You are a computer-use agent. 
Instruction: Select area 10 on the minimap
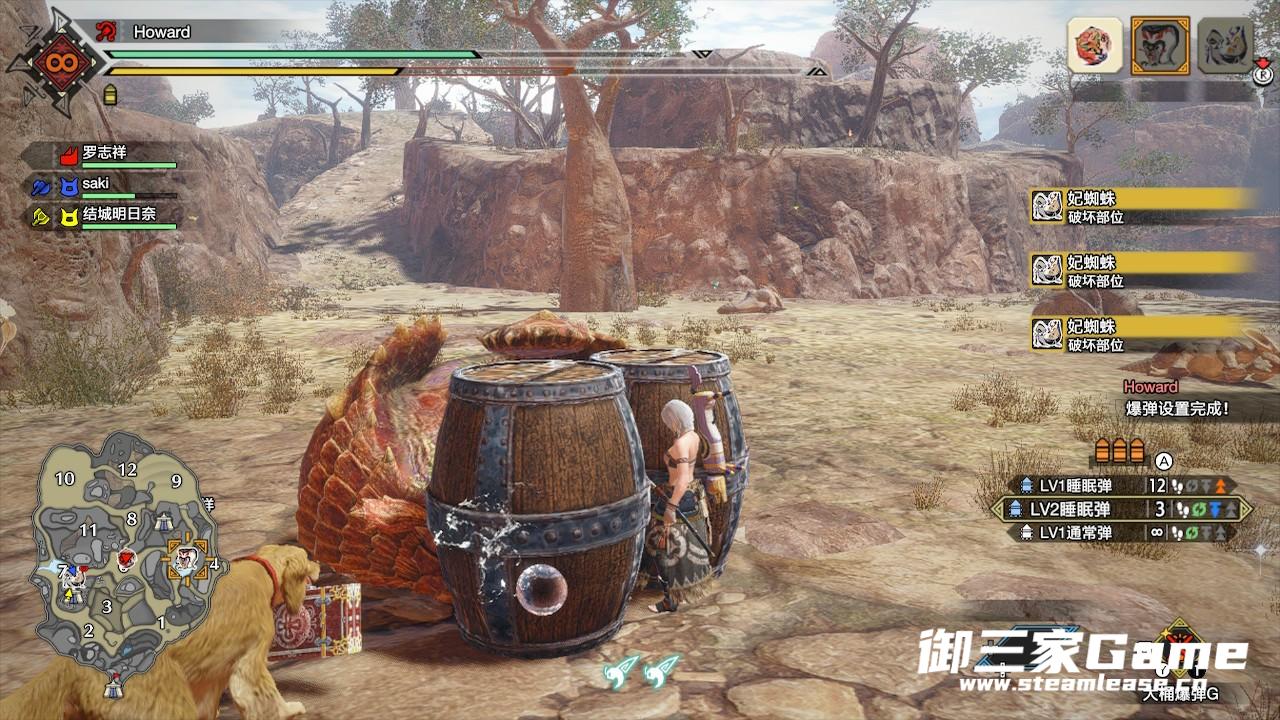tap(65, 479)
